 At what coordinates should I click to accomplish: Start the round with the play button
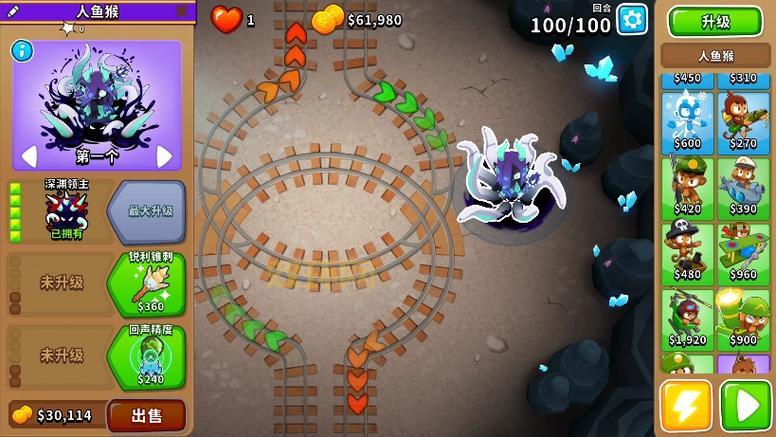[x=745, y=405]
